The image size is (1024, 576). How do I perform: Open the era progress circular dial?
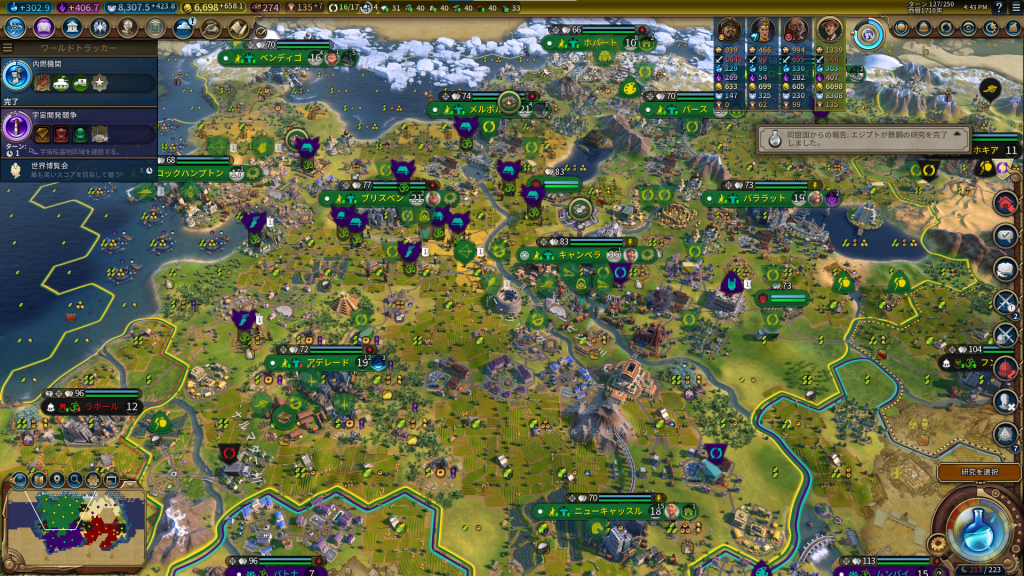[x=870, y=31]
